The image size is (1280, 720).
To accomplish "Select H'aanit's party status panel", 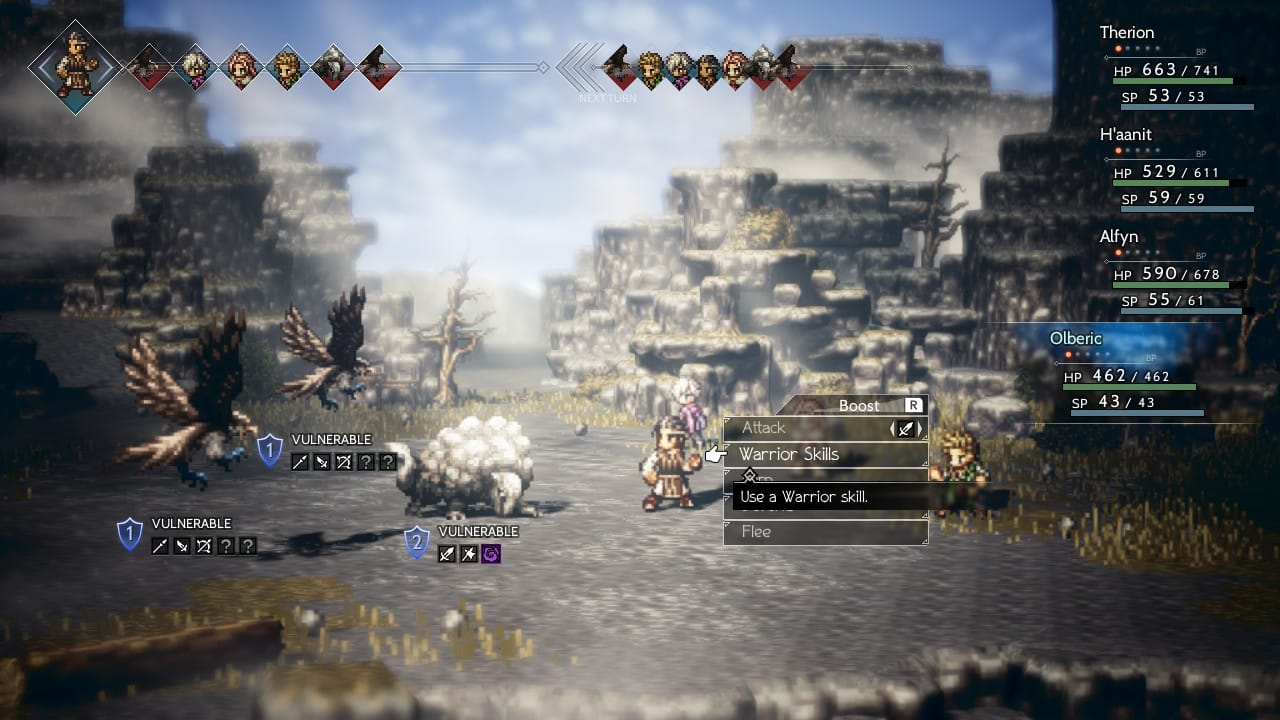I will click(1175, 170).
